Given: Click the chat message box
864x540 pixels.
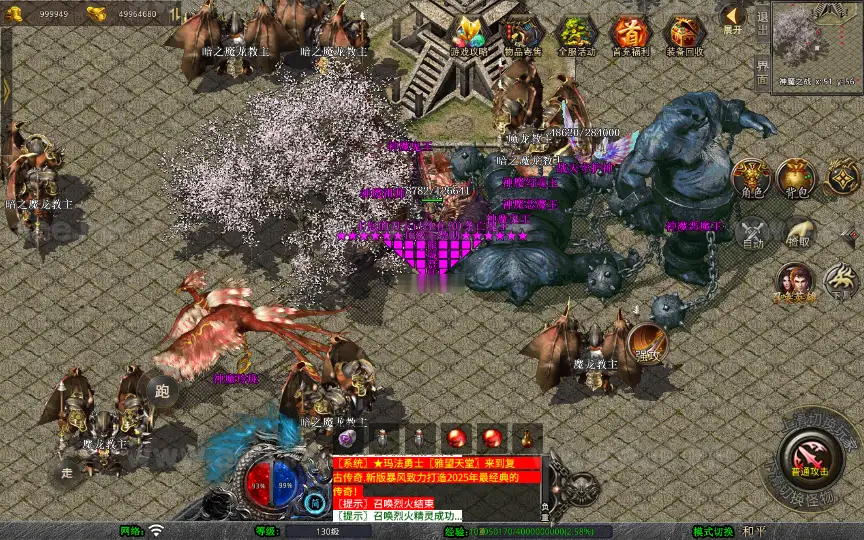Looking at the screenshot, I should (x=436, y=487).
